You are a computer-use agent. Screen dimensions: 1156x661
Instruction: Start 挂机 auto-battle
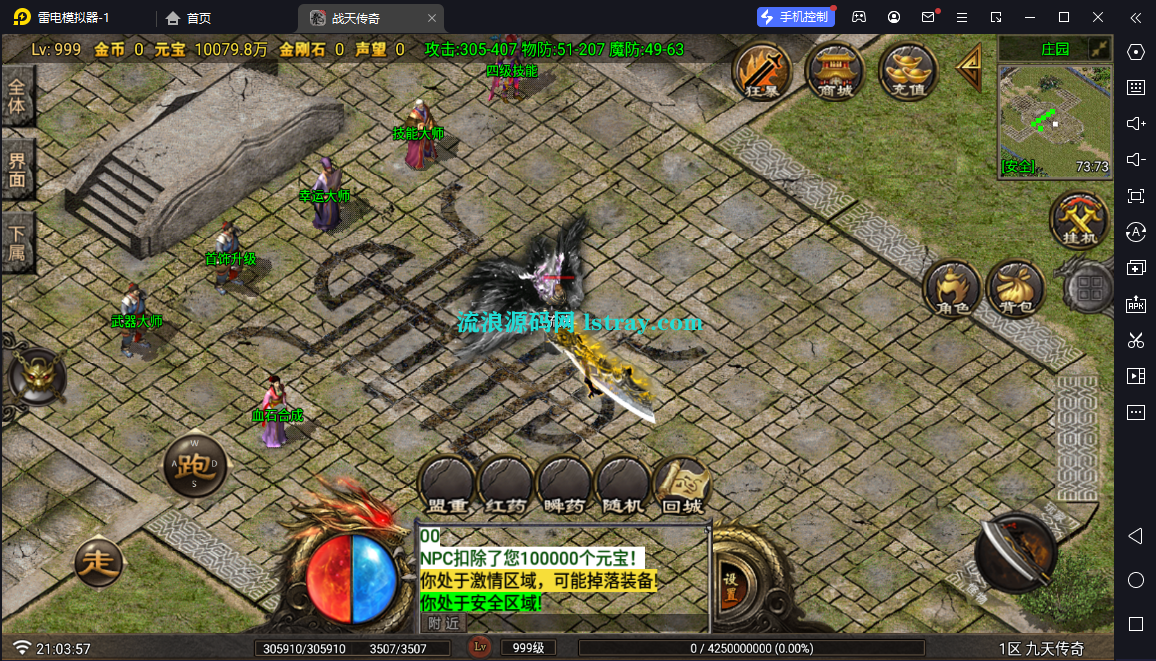coord(1079,219)
